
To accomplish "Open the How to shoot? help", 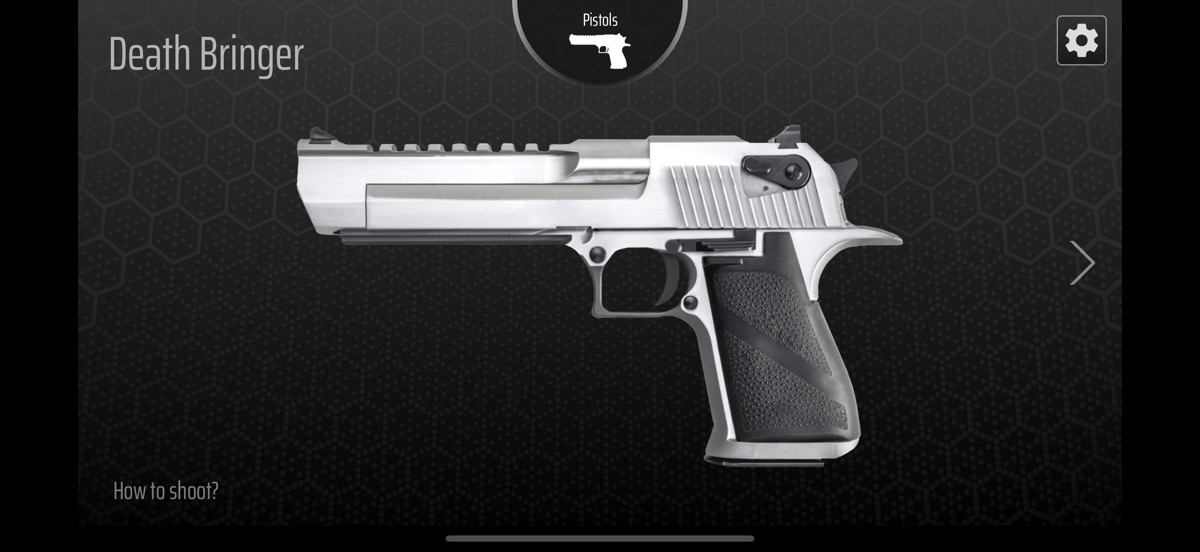I will point(166,491).
